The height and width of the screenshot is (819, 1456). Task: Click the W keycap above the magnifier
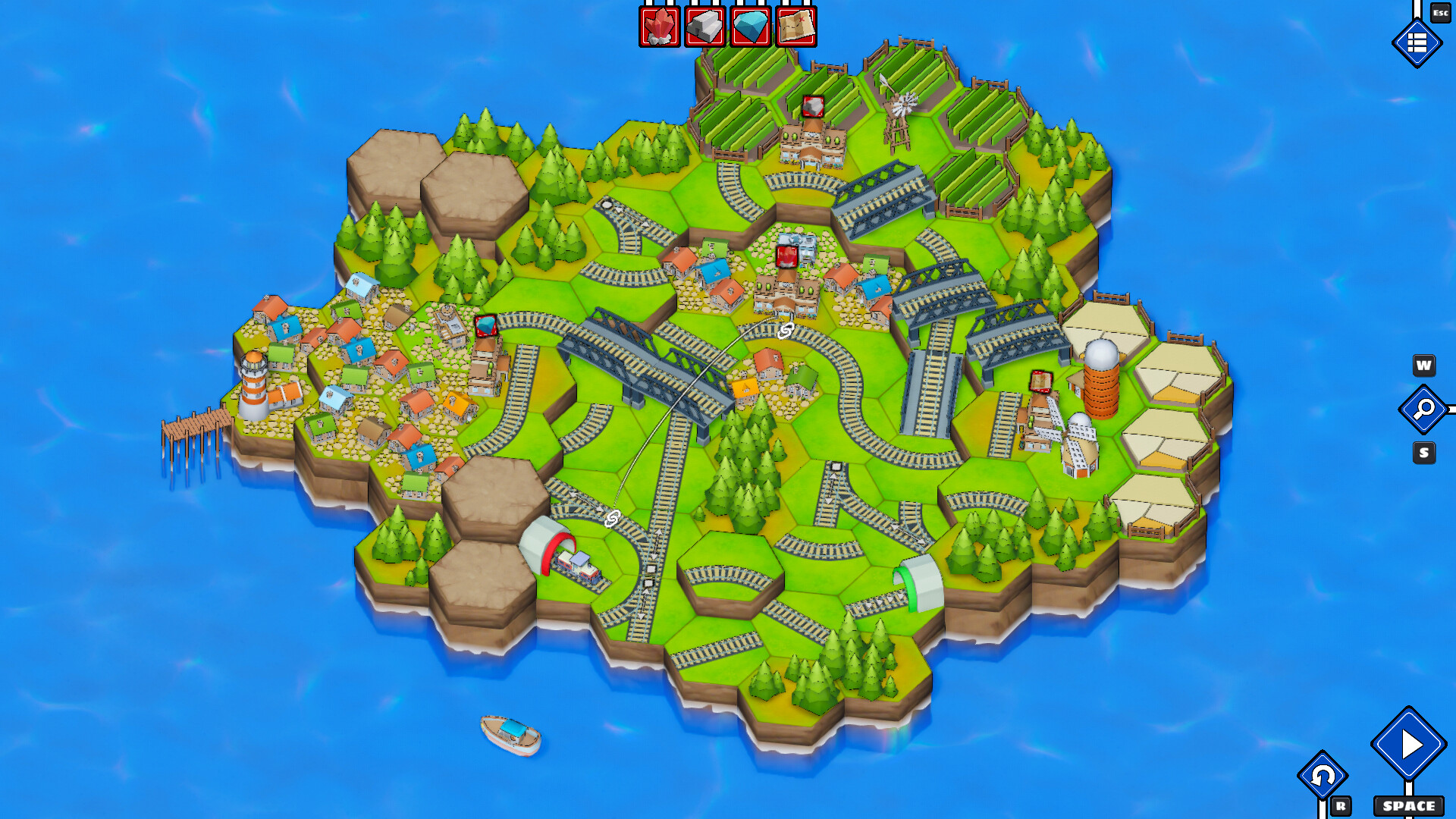pyautogui.click(x=1423, y=366)
